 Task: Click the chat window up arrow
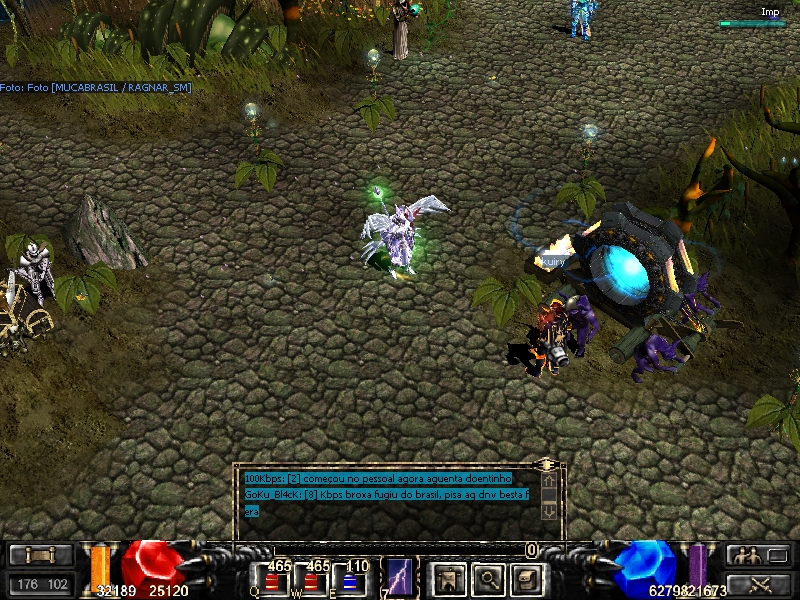[x=548, y=481]
